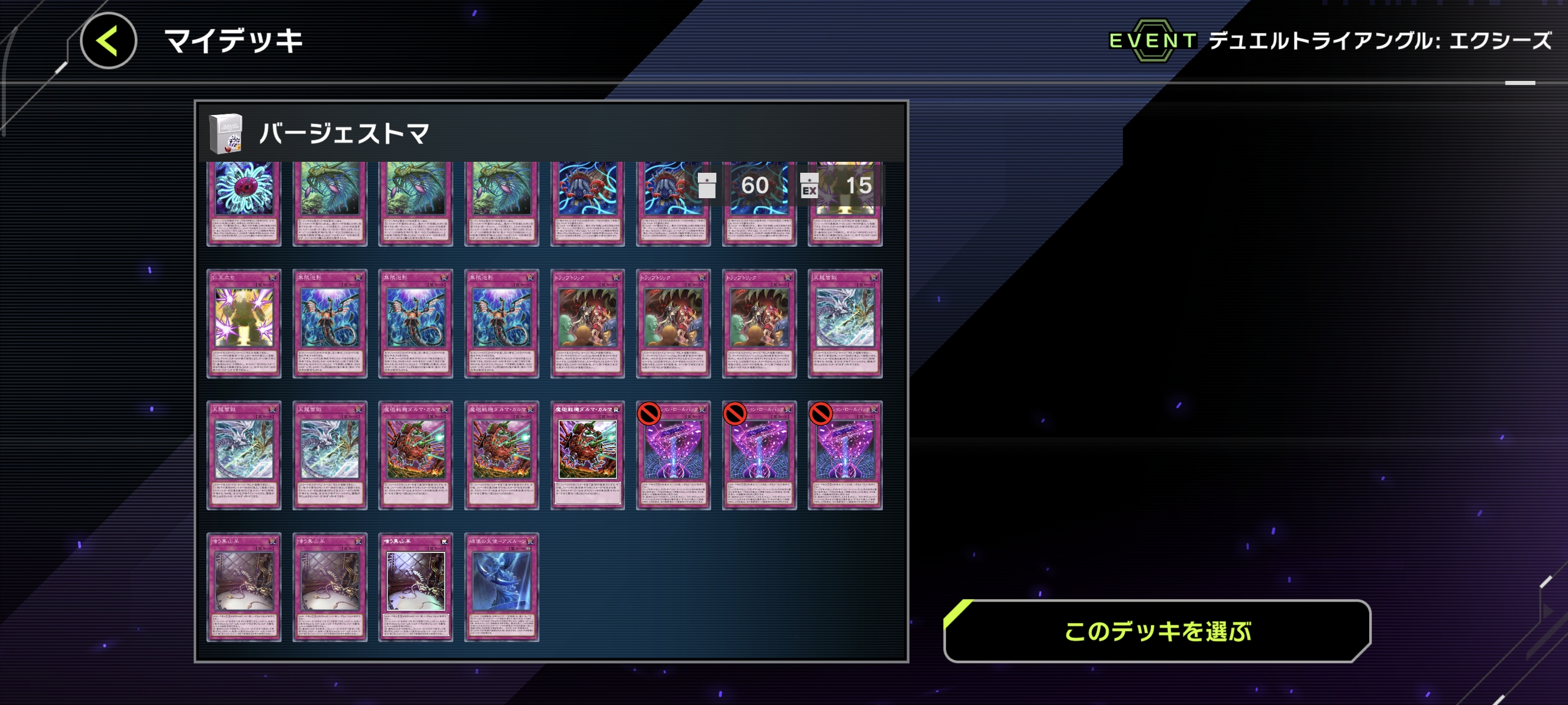Click the white deck box icon
Image resolution: width=1568 pixels, height=705 pixels.
(225, 133)
